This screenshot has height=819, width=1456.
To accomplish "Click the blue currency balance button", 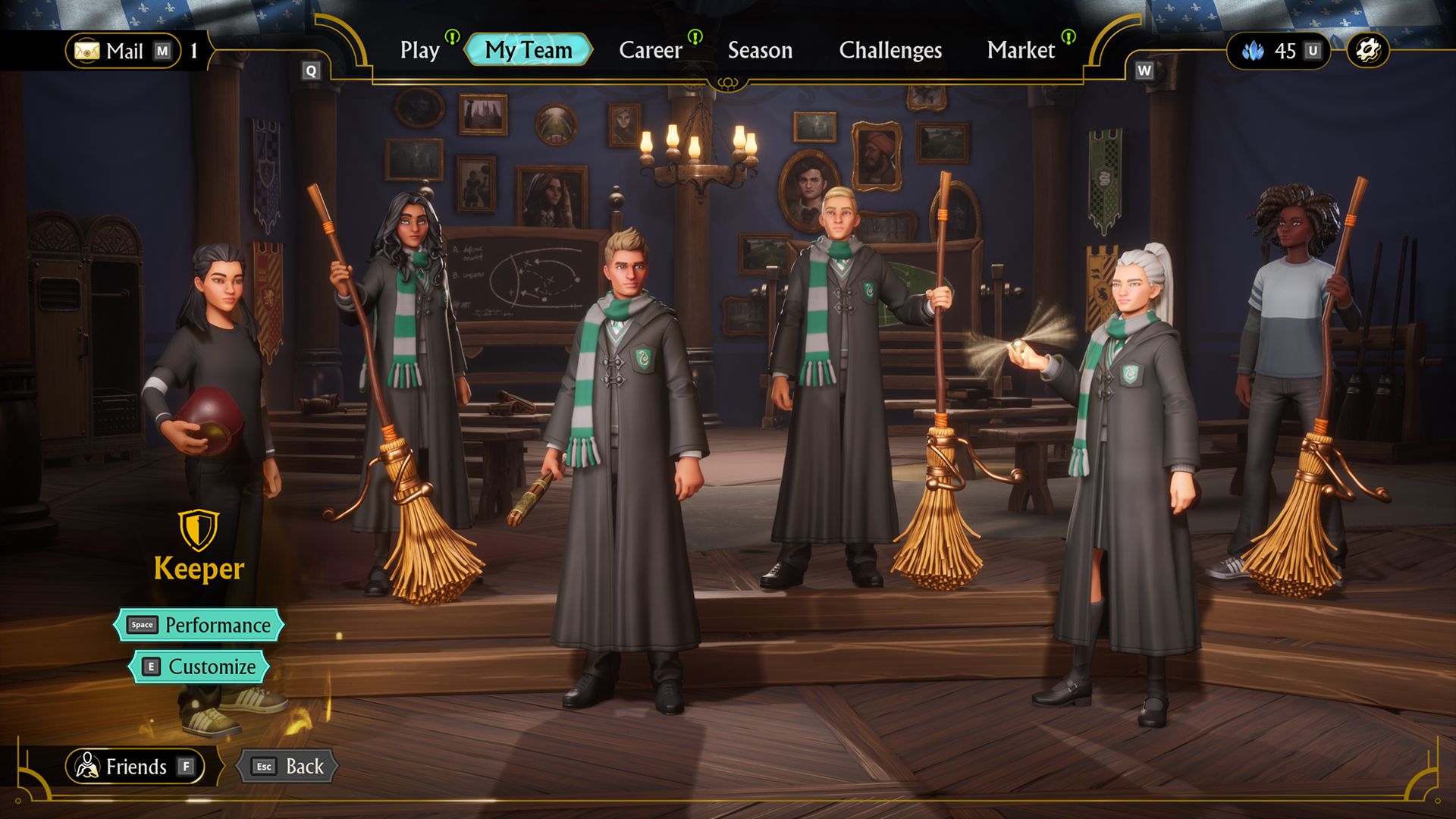I will pos(1279,51).
